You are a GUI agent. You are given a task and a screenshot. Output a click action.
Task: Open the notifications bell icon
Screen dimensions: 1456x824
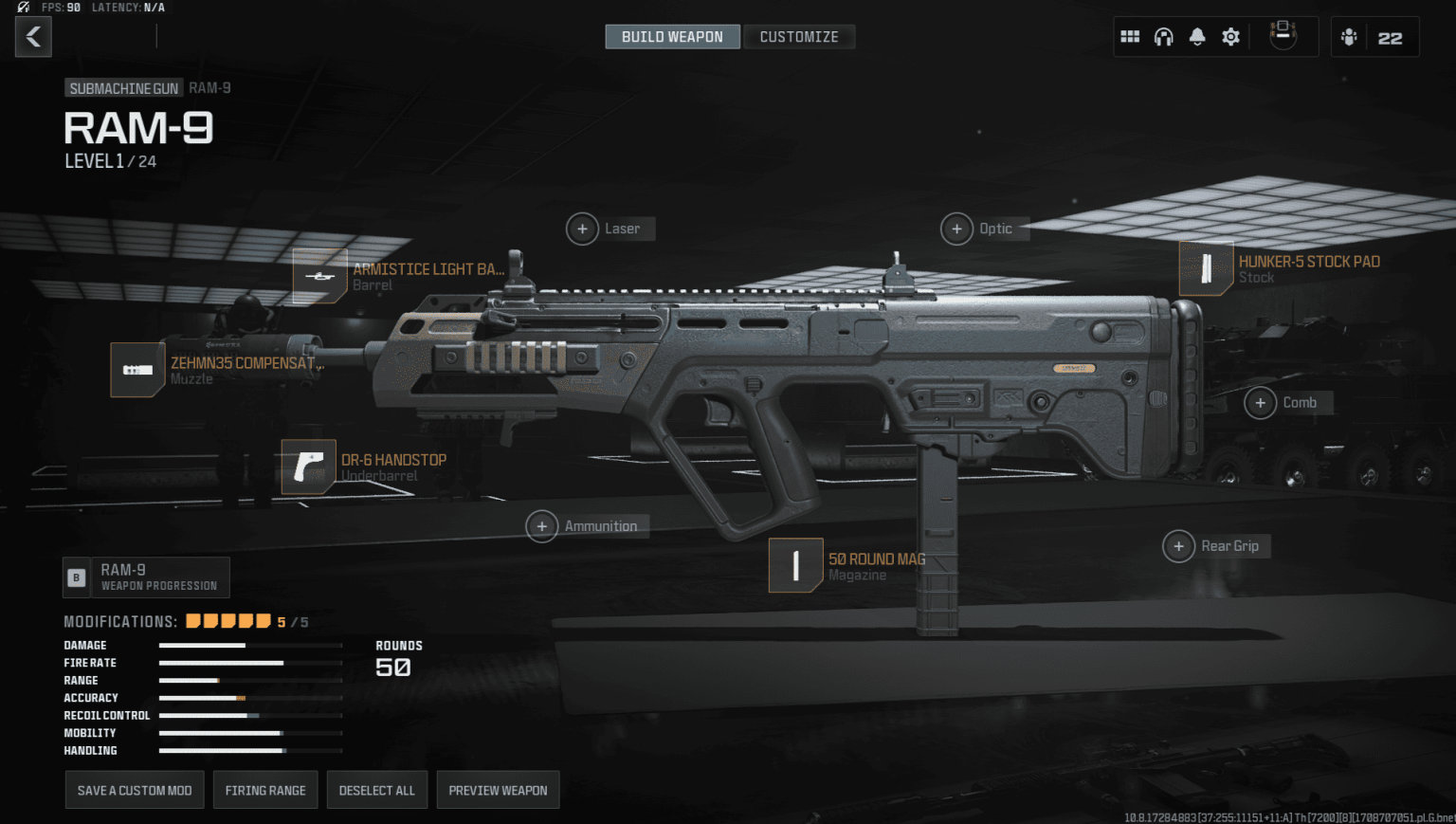click(1196, 36)
